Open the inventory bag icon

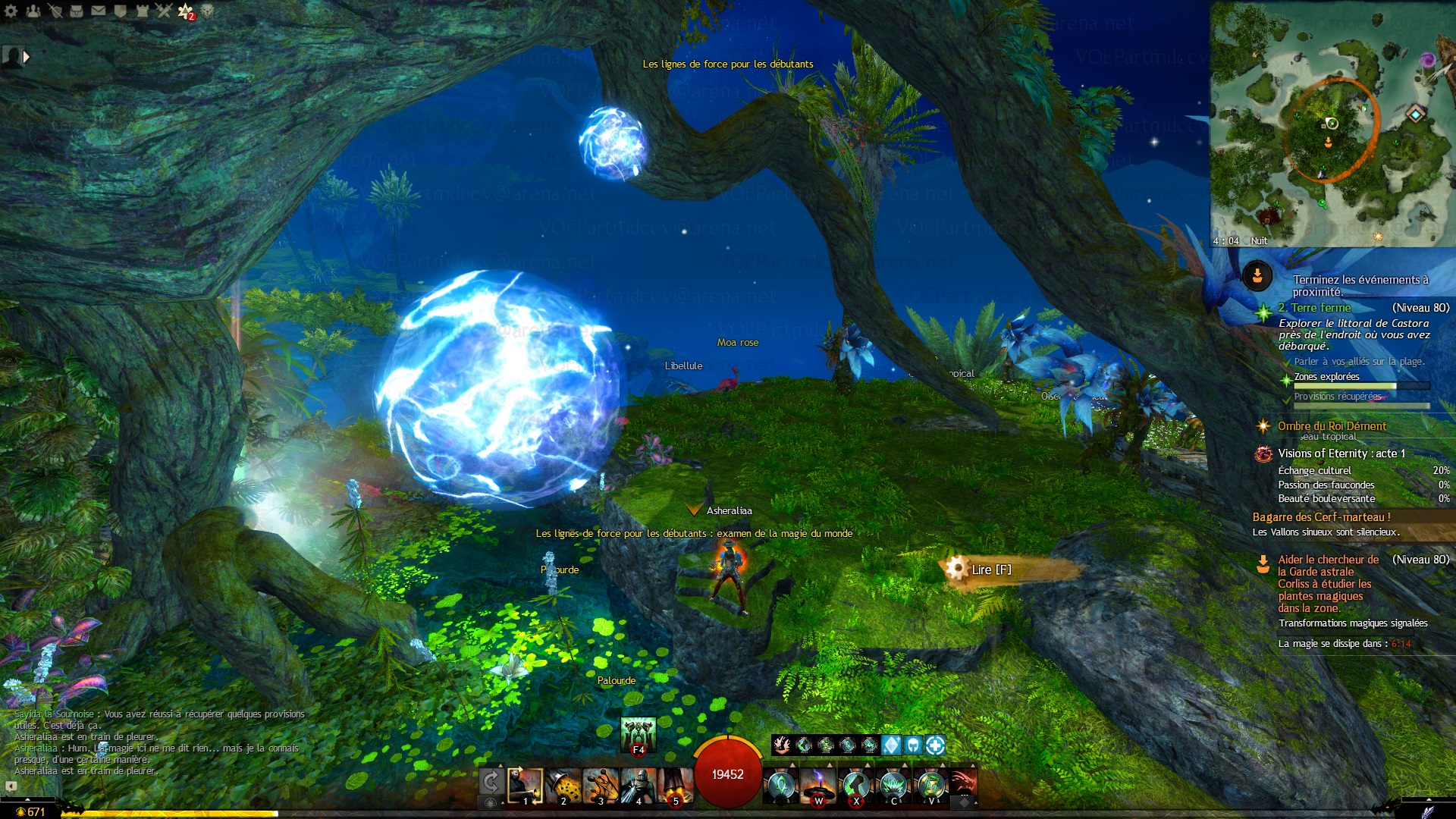pyautogui.click(x=77, y=11)
